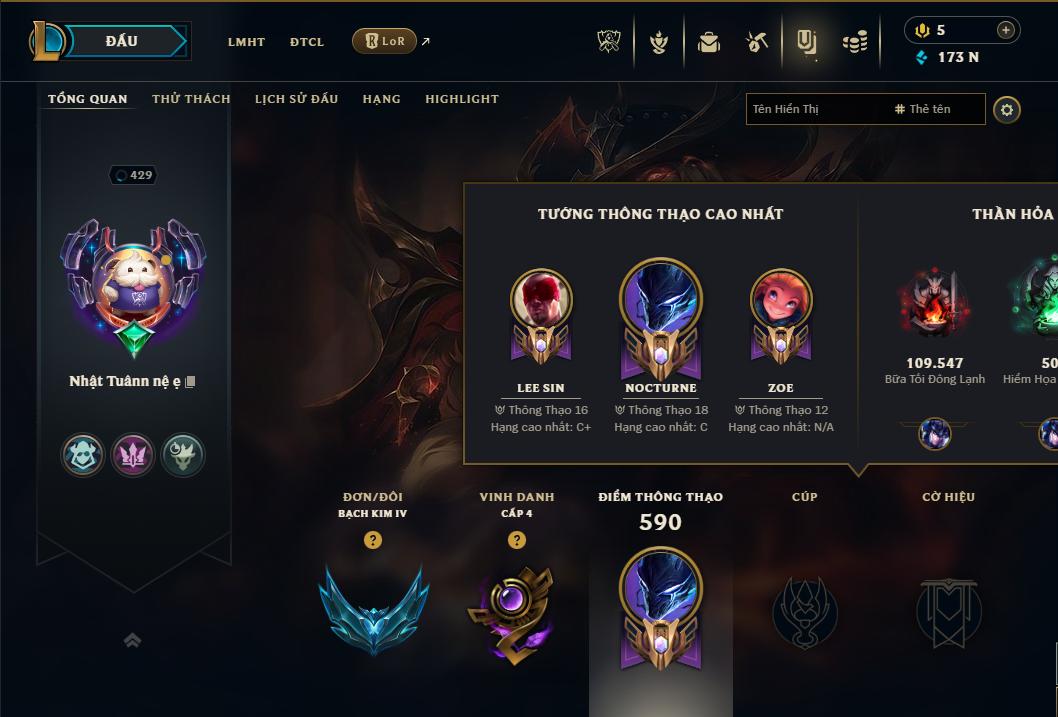Screen dimensions: 1058x717
Task: Select the TỔNG QUAN tab
Action: [88, 99]
